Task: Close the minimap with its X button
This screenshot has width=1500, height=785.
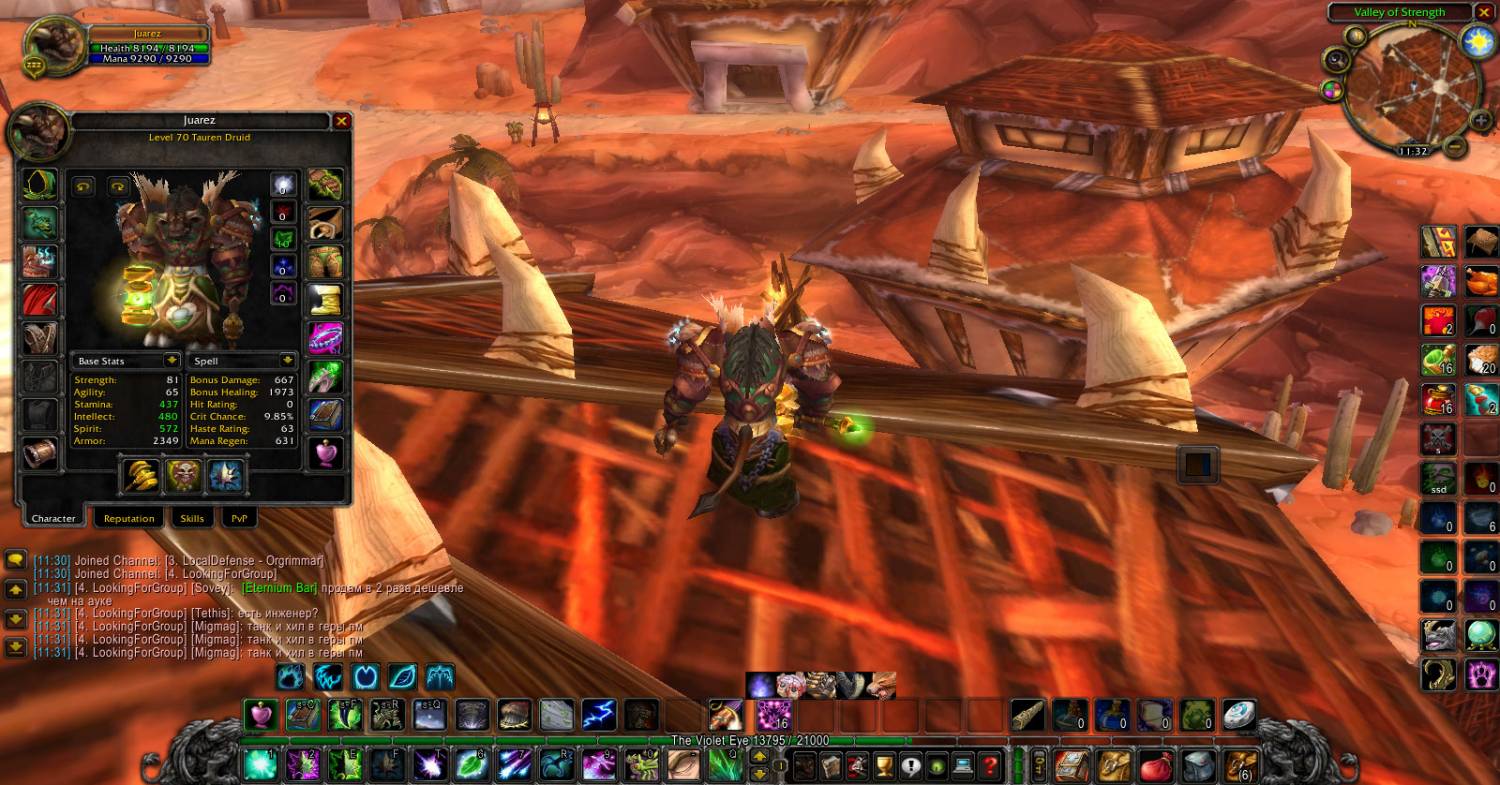Action: (1484, 12)
